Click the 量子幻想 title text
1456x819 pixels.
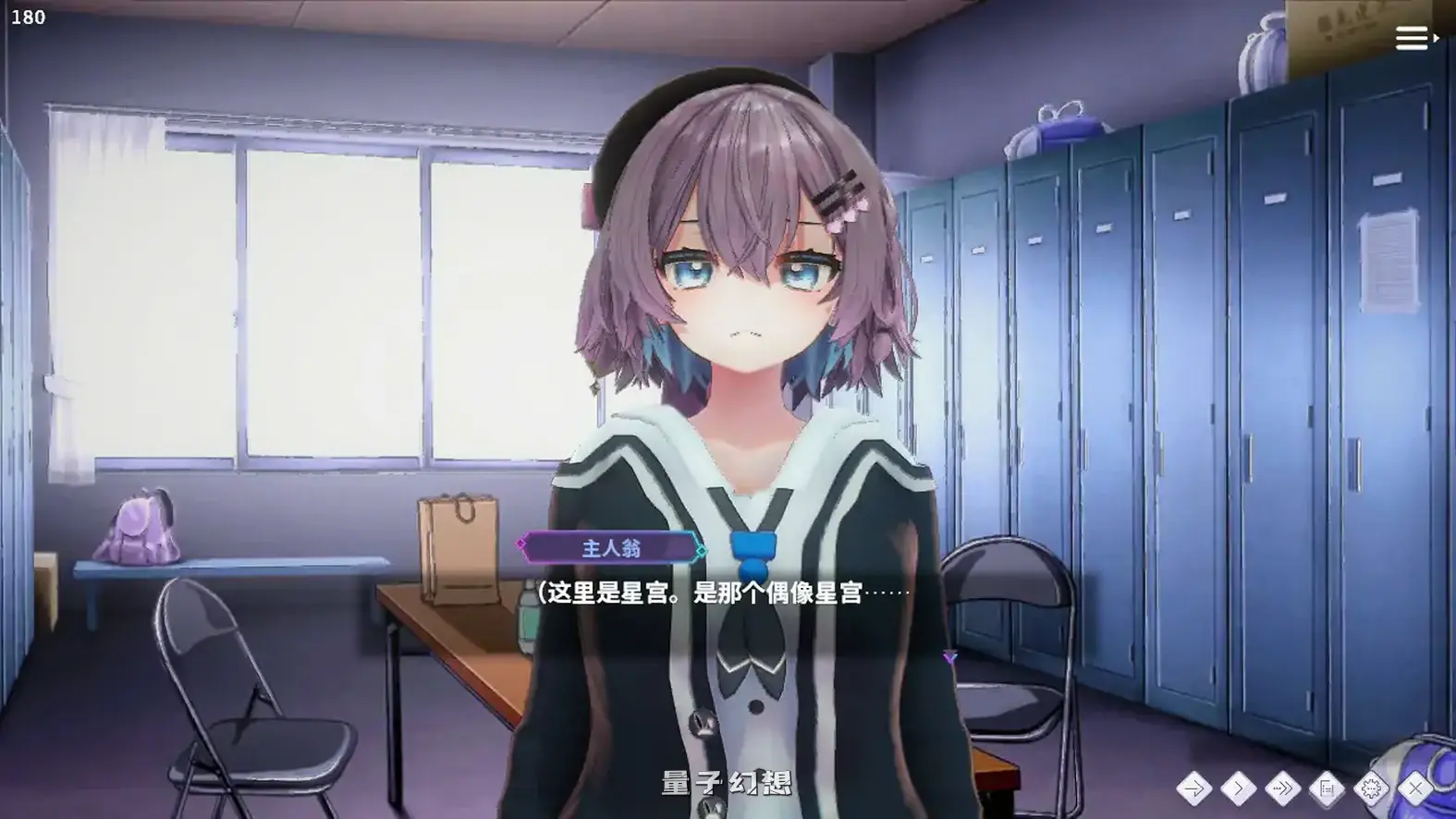click(x=727, y=781)
